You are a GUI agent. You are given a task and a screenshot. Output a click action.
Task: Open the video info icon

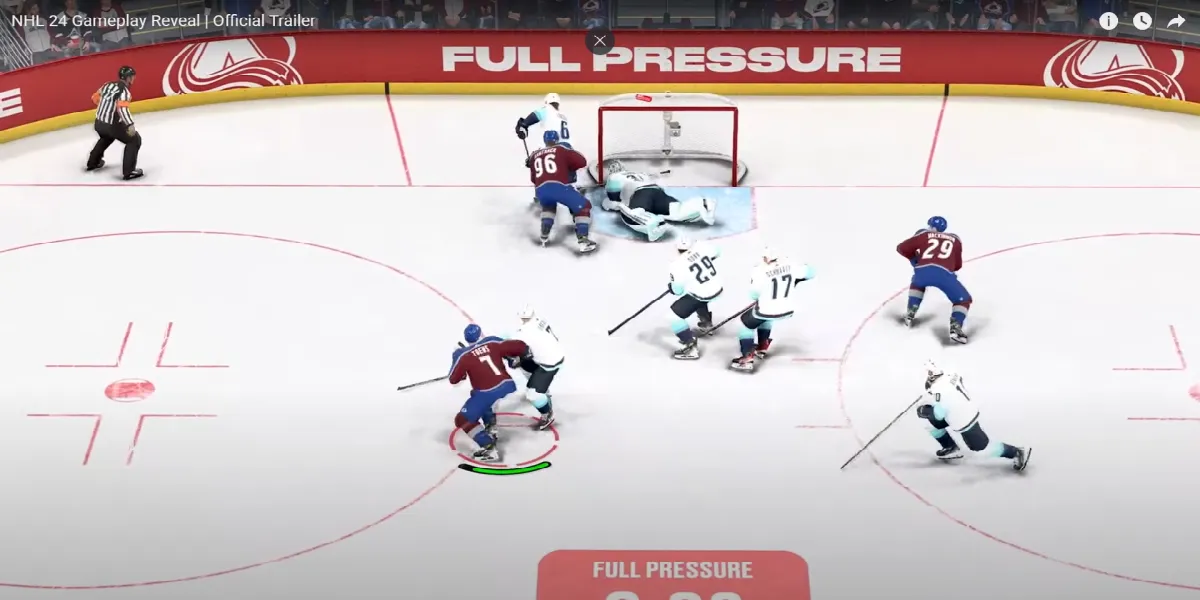coord(1108,21)
